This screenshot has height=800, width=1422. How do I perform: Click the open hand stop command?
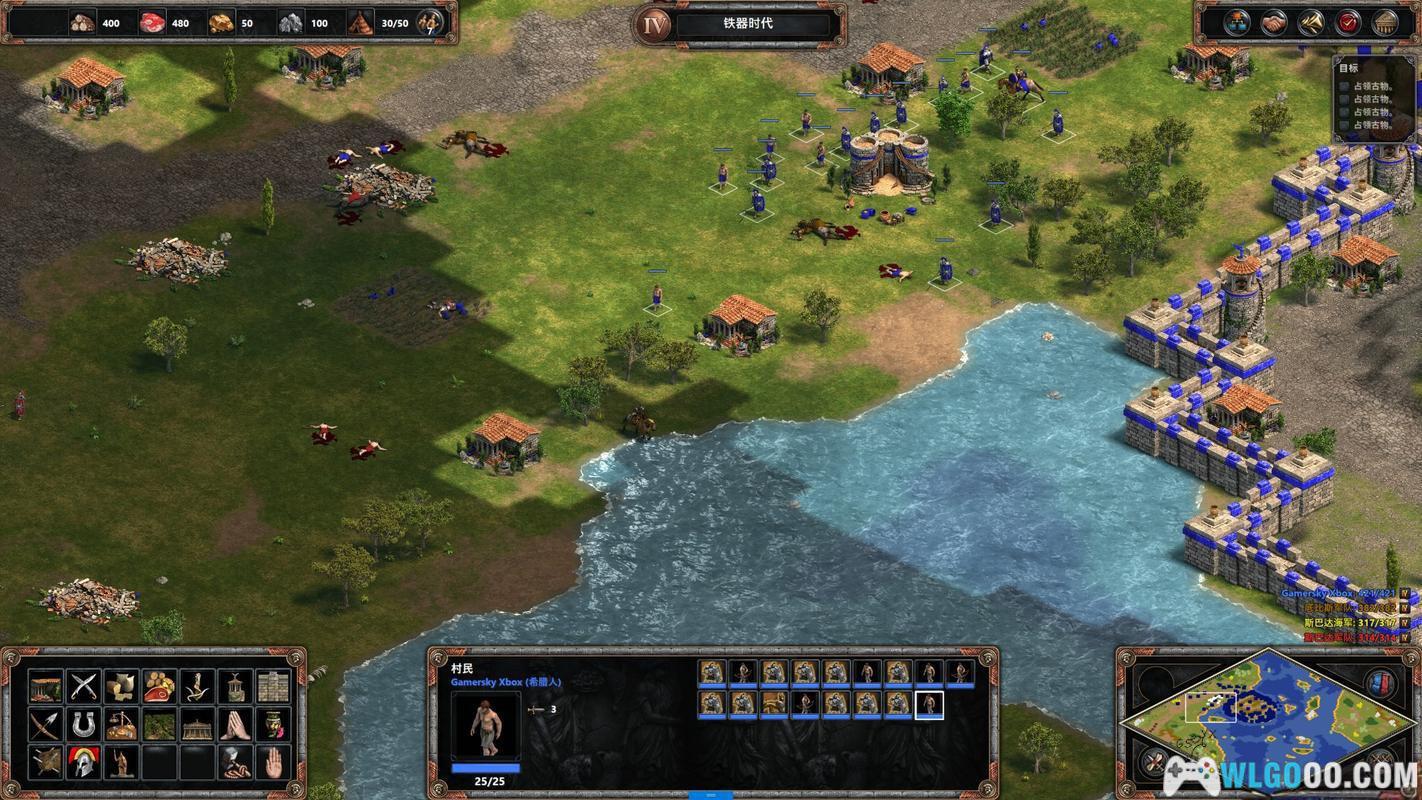pos(273,762)
